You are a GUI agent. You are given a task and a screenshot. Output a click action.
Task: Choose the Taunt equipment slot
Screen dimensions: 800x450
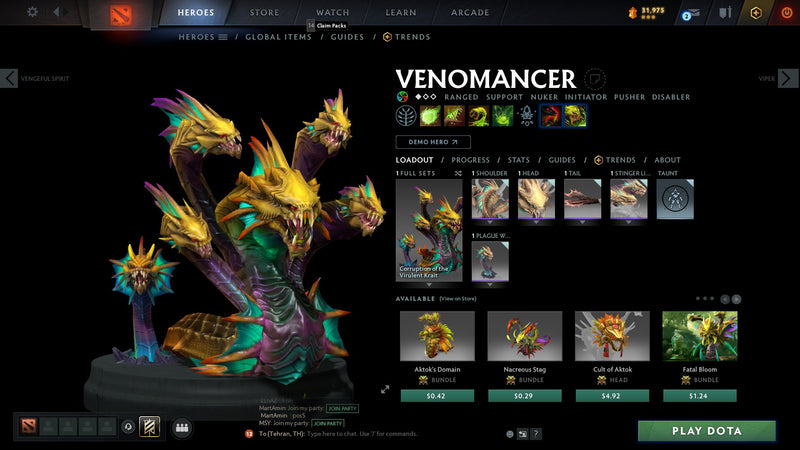pyautogui.click(x=675, y=199)
